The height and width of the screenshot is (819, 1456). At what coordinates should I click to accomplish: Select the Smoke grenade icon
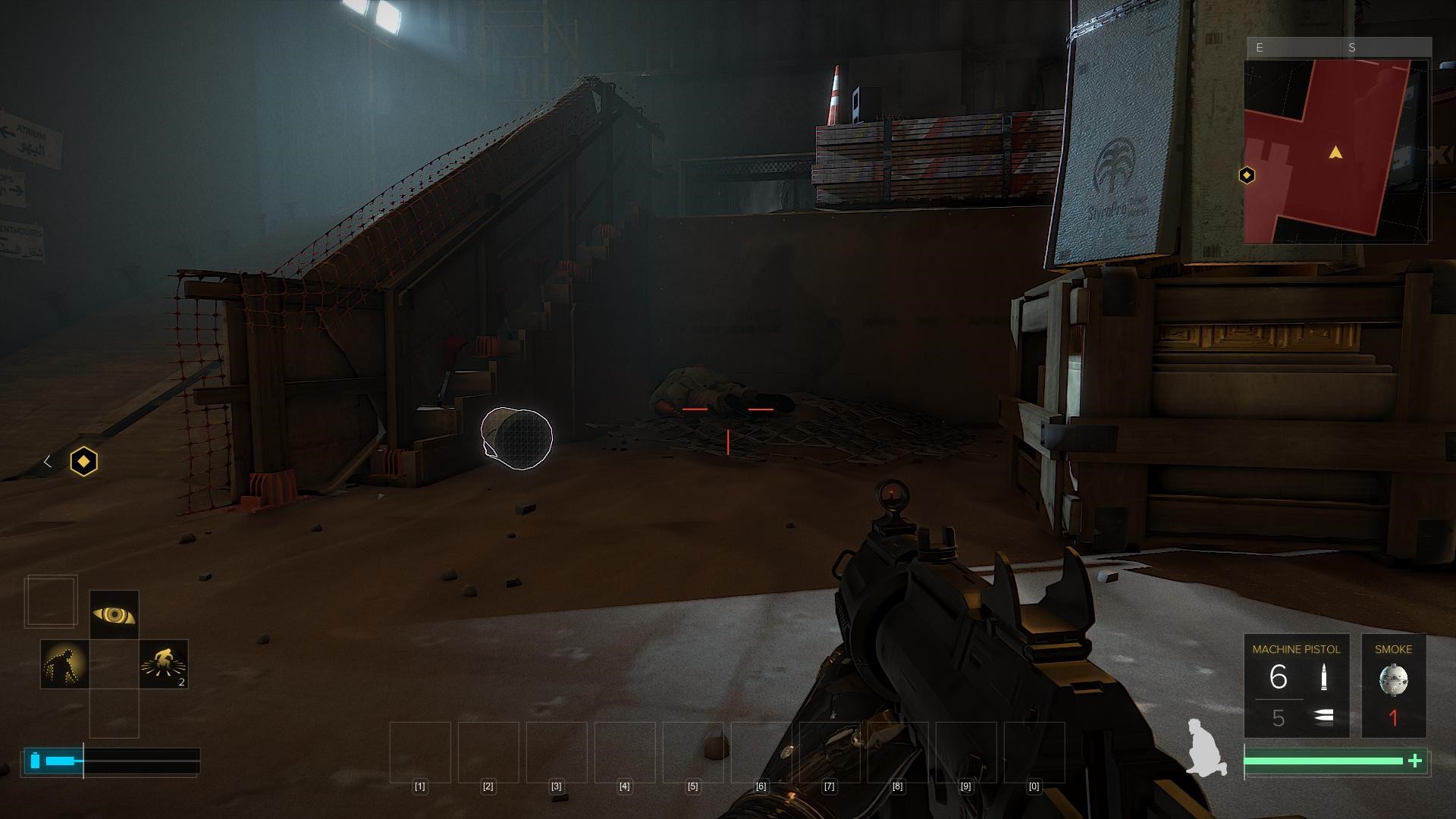(x=1393, y=679)
